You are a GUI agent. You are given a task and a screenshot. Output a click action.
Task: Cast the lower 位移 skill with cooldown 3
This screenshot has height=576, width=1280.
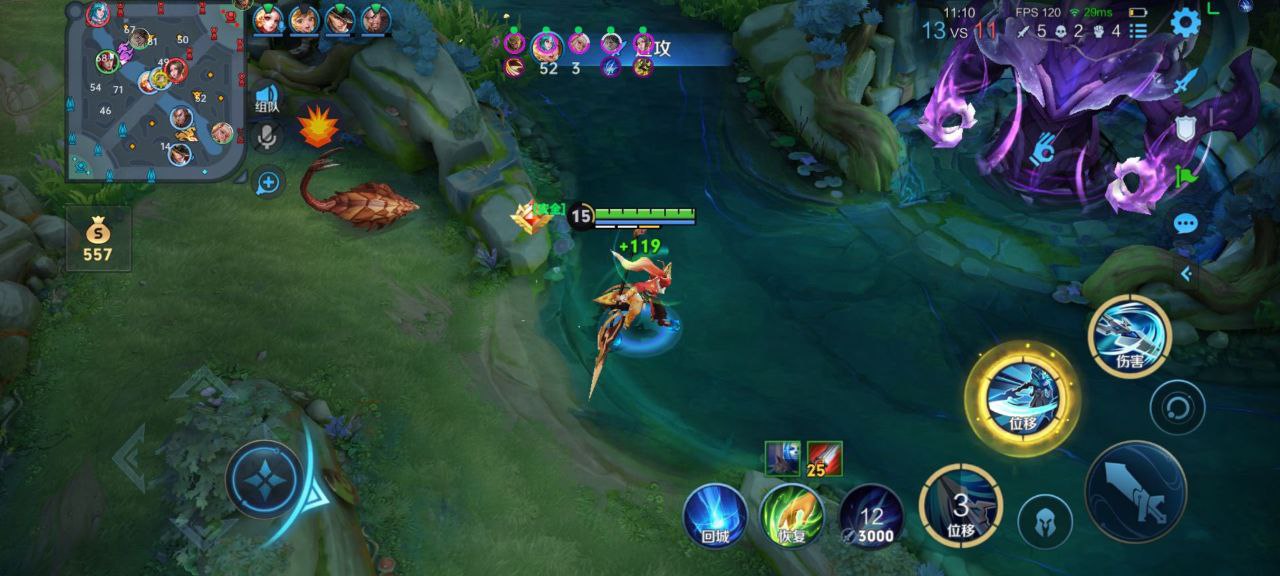click(x=961, y=506)
